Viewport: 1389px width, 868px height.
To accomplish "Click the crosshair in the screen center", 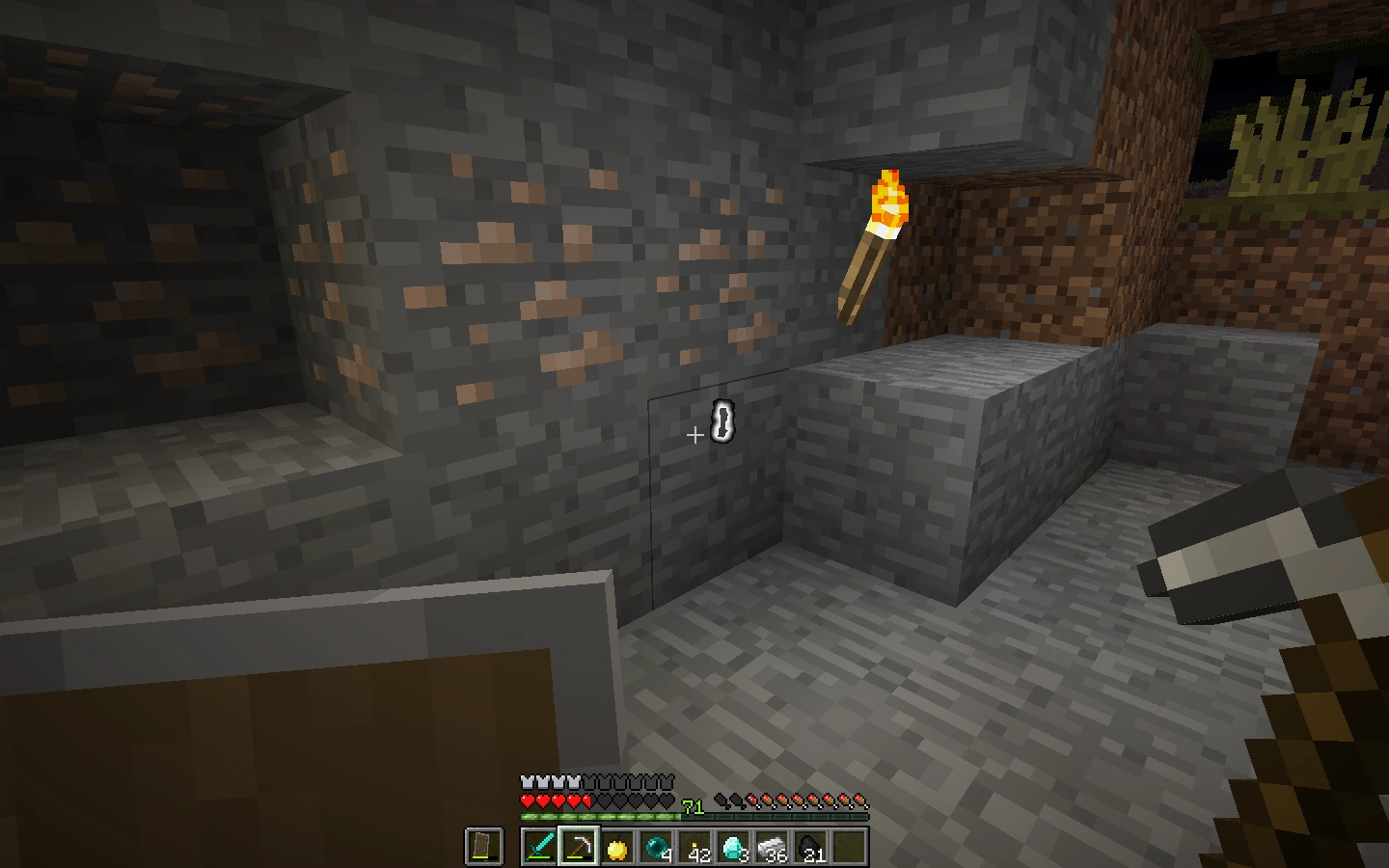I will [x=694, y=436].
